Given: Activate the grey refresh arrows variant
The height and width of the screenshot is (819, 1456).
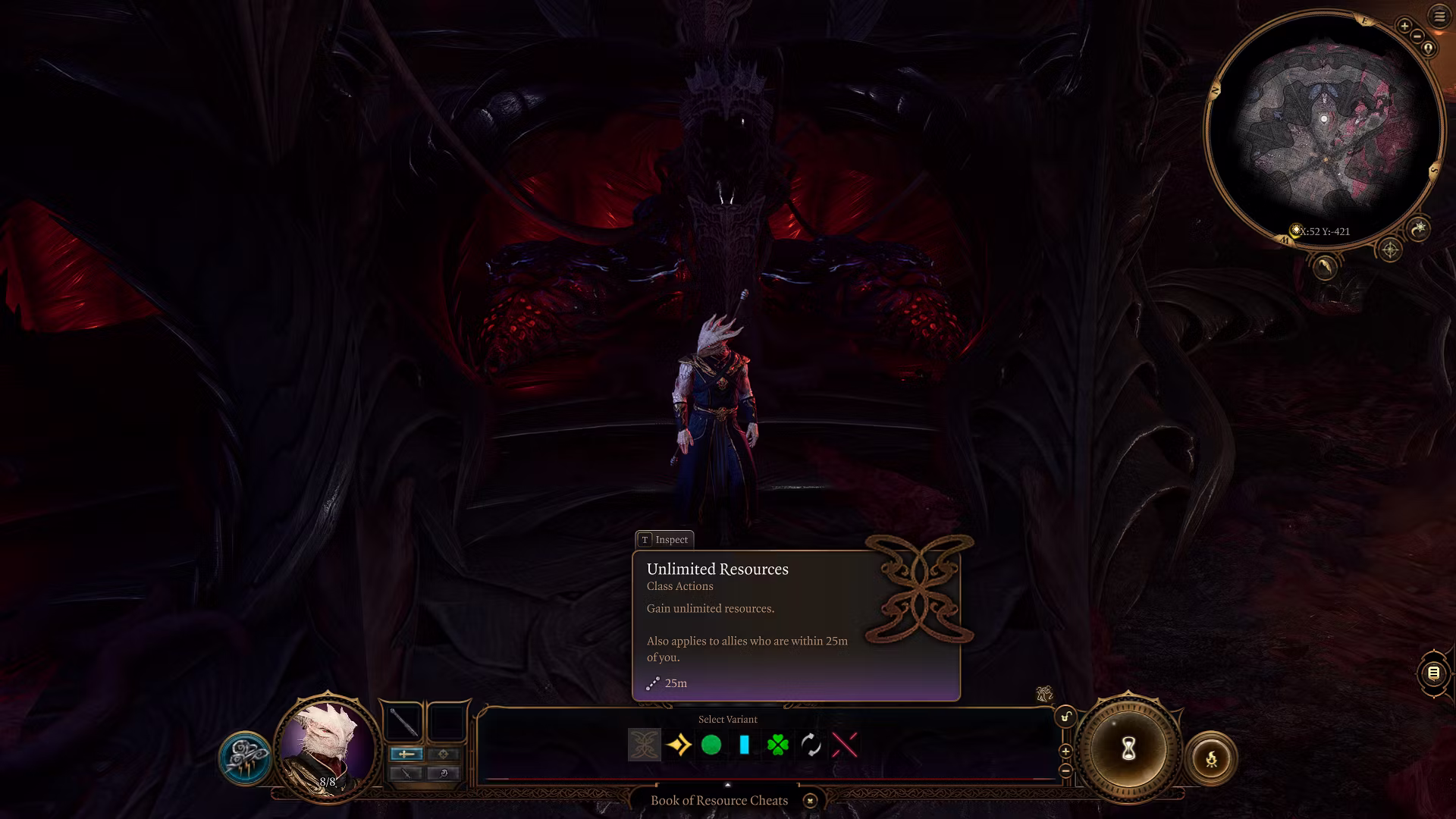Looking at the screenshot, I should (811, 745).
